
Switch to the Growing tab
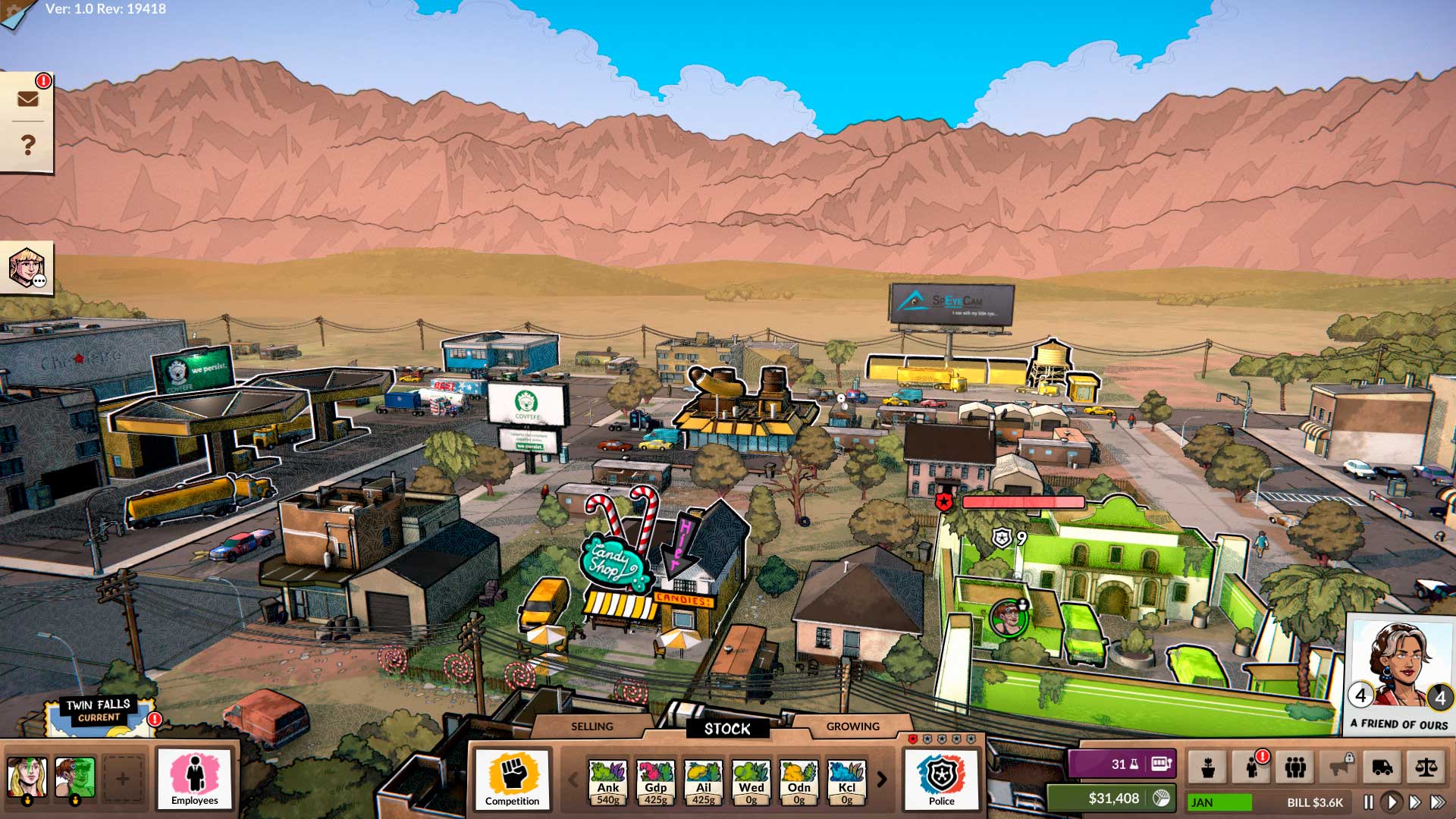pyautogui.click(x=852, y=726)
